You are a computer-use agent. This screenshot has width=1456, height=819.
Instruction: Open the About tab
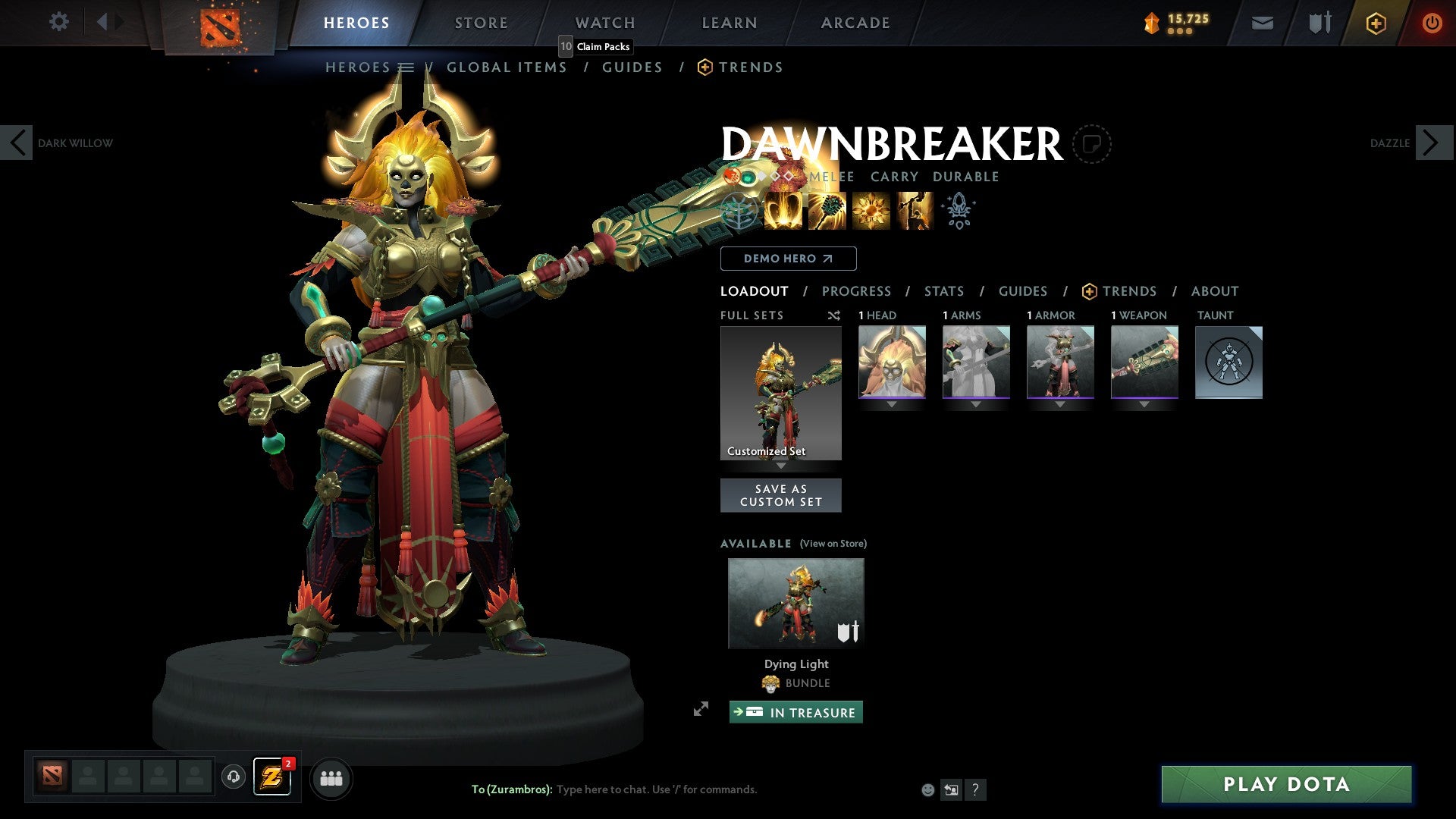[1214, 291]
